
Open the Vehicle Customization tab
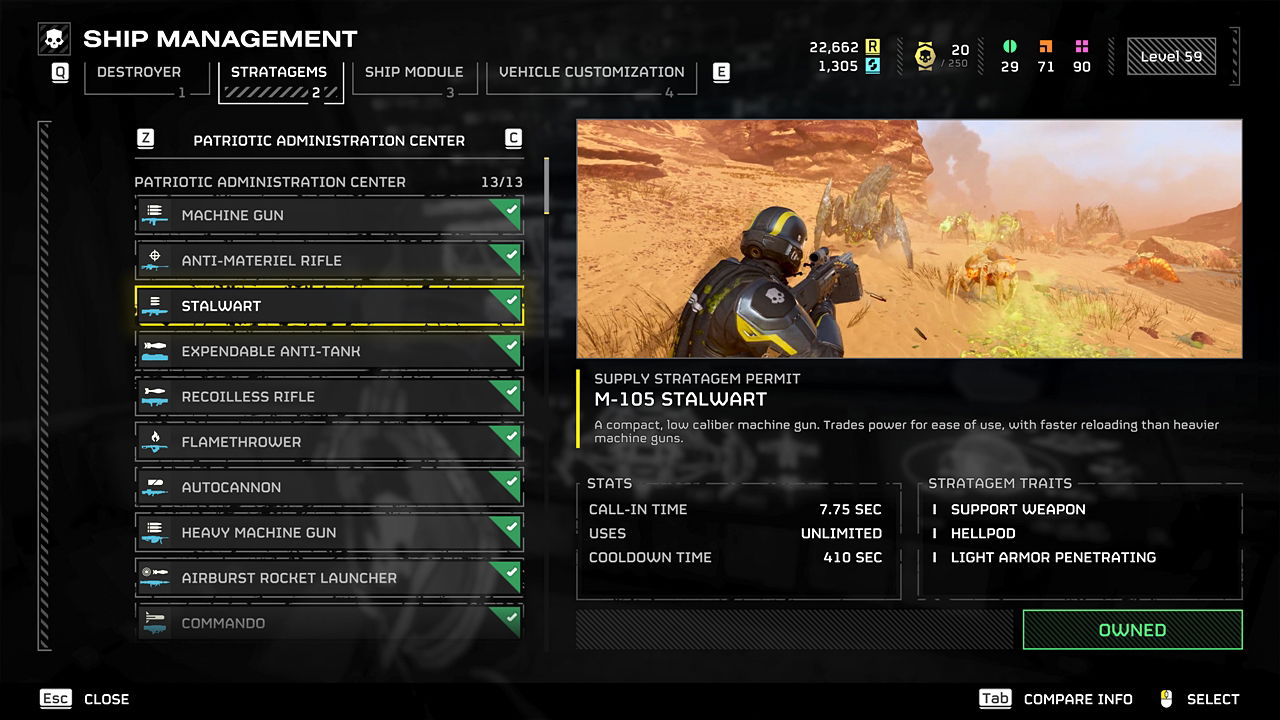(591, 73)
